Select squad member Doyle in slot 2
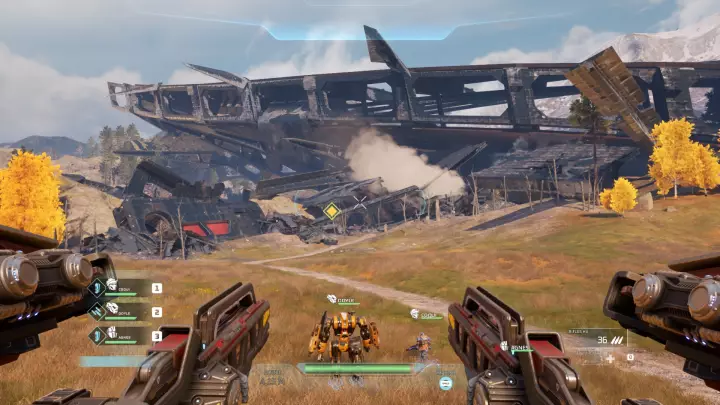 tap(125, 312)
